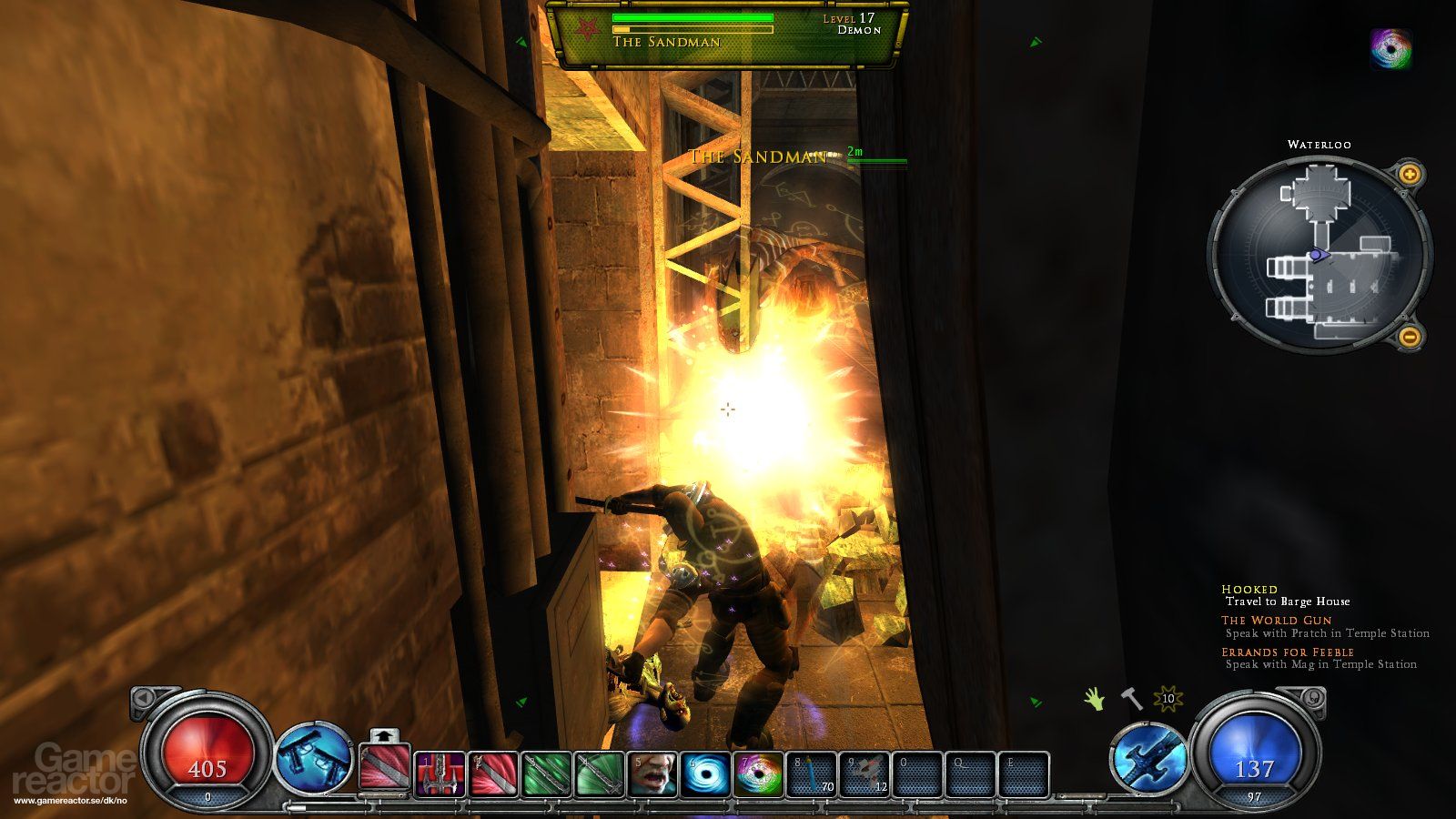Select the sword skill icon near mana orb
This screenshot has height=819, width=1456.
click(x=1148, y=758)
